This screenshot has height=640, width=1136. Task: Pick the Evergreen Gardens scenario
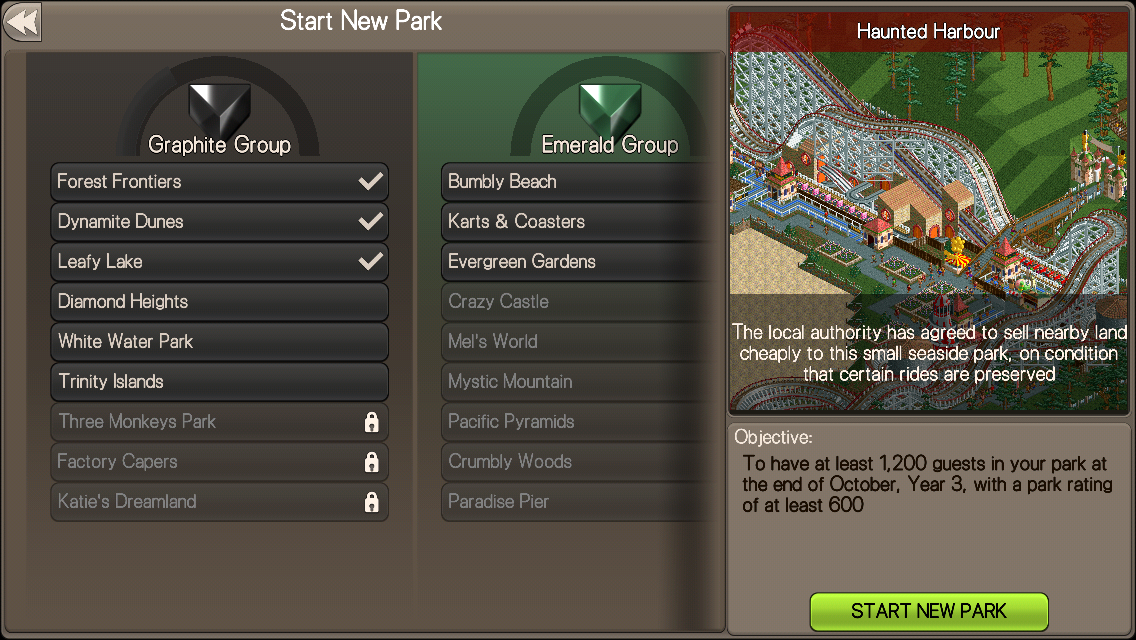coord(580,262)
